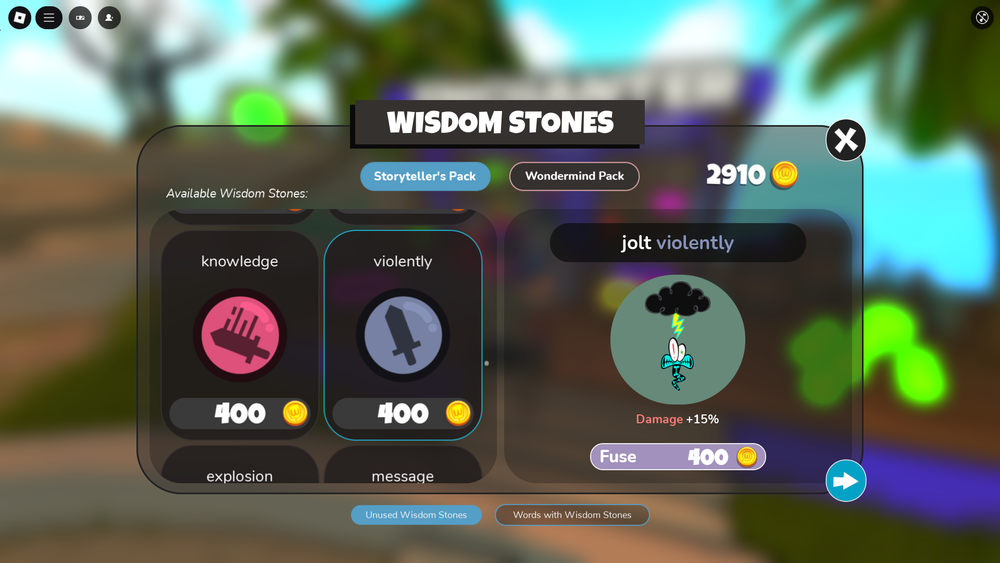Open the Roblox main menu
The image size is (1000, 563).
click(x=20, y=18)
